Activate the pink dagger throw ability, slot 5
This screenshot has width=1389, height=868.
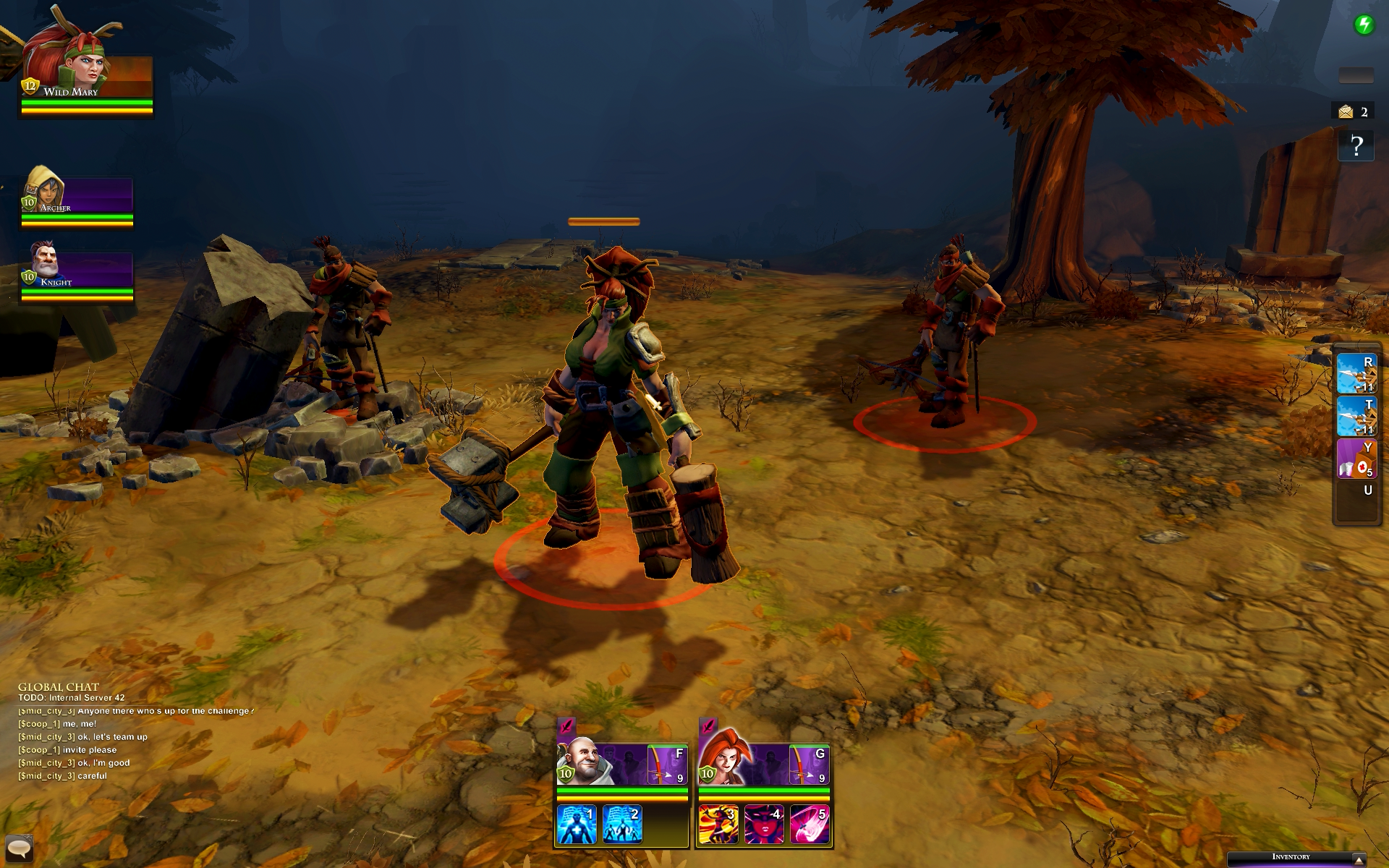point(810,825)
